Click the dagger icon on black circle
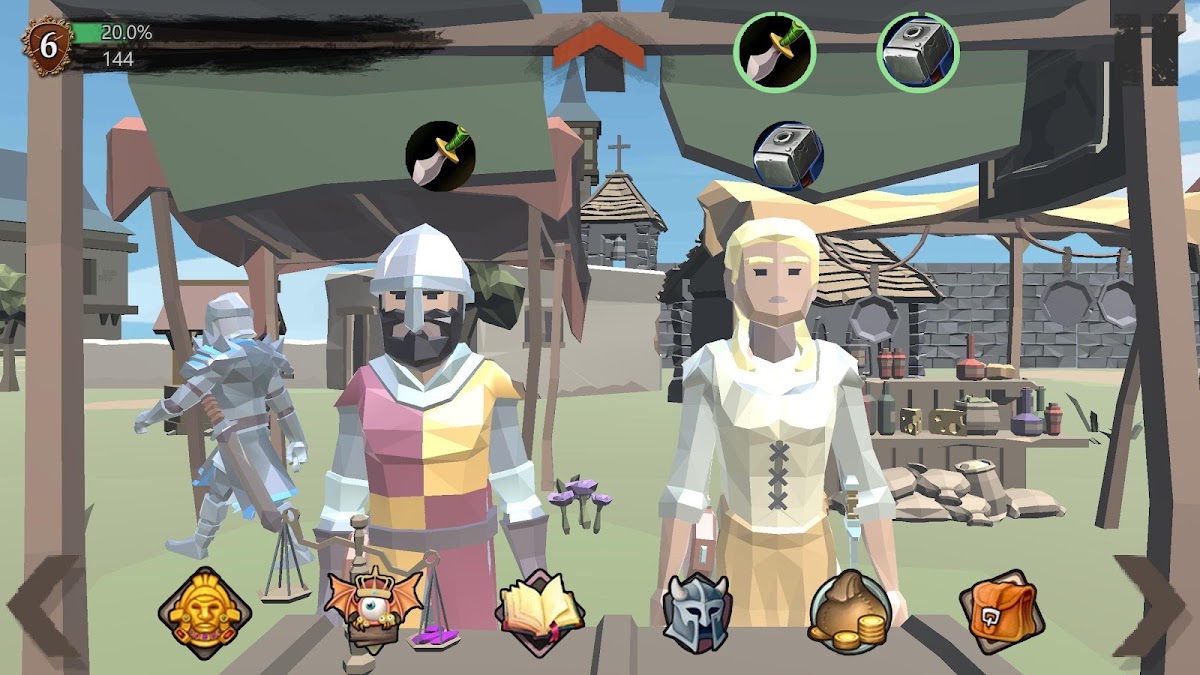Viewport: 1200px width, 675px height. click(x=440, y=155)
